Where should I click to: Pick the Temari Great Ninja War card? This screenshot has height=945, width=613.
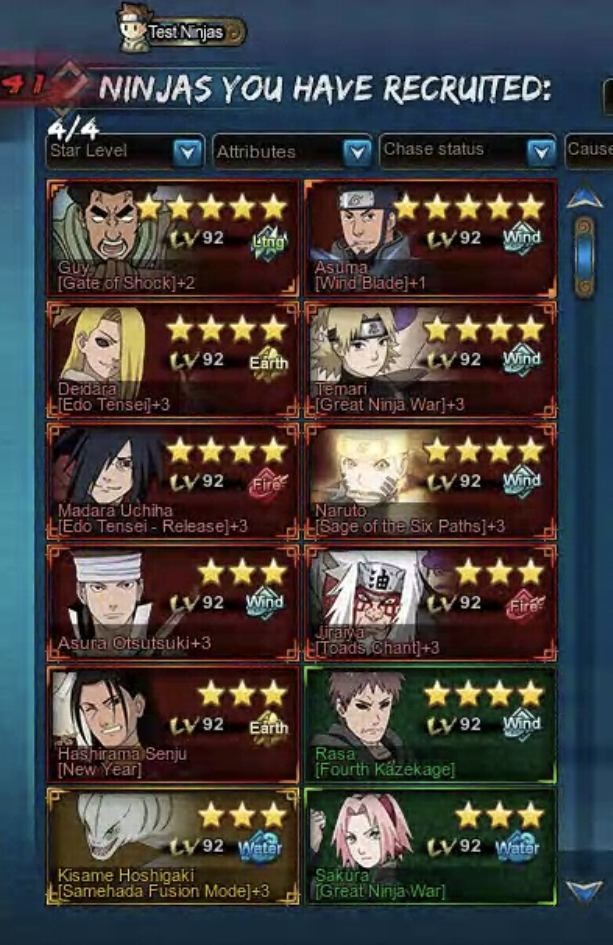coord(430,360)
